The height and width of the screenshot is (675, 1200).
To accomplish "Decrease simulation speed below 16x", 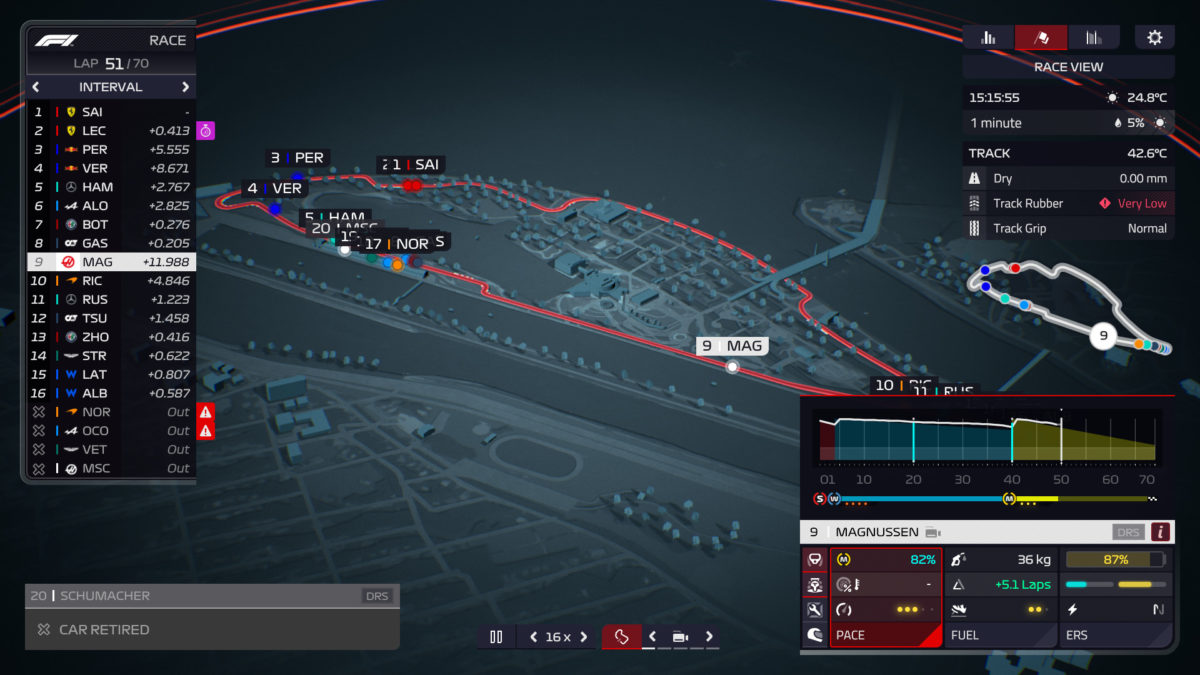I will click(x=533, y=637).
